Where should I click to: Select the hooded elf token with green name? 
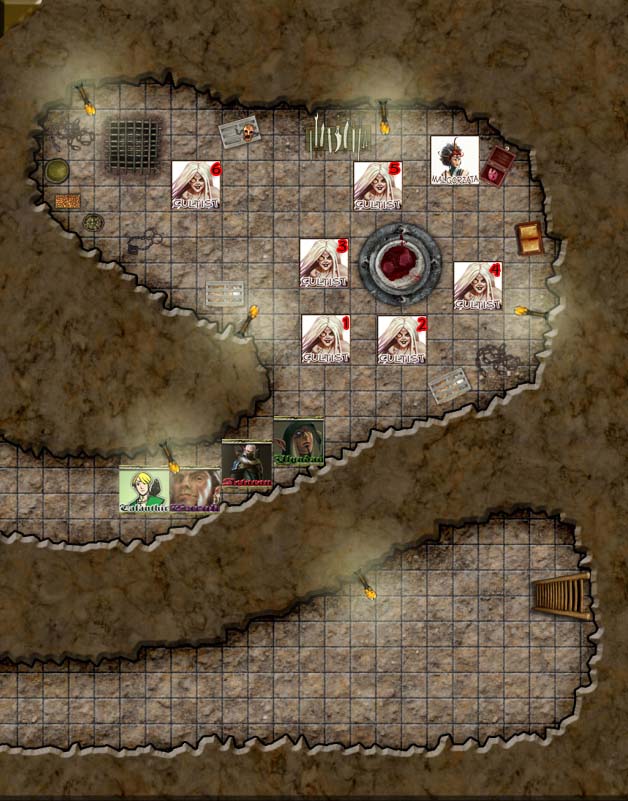(x=299, y=442)
